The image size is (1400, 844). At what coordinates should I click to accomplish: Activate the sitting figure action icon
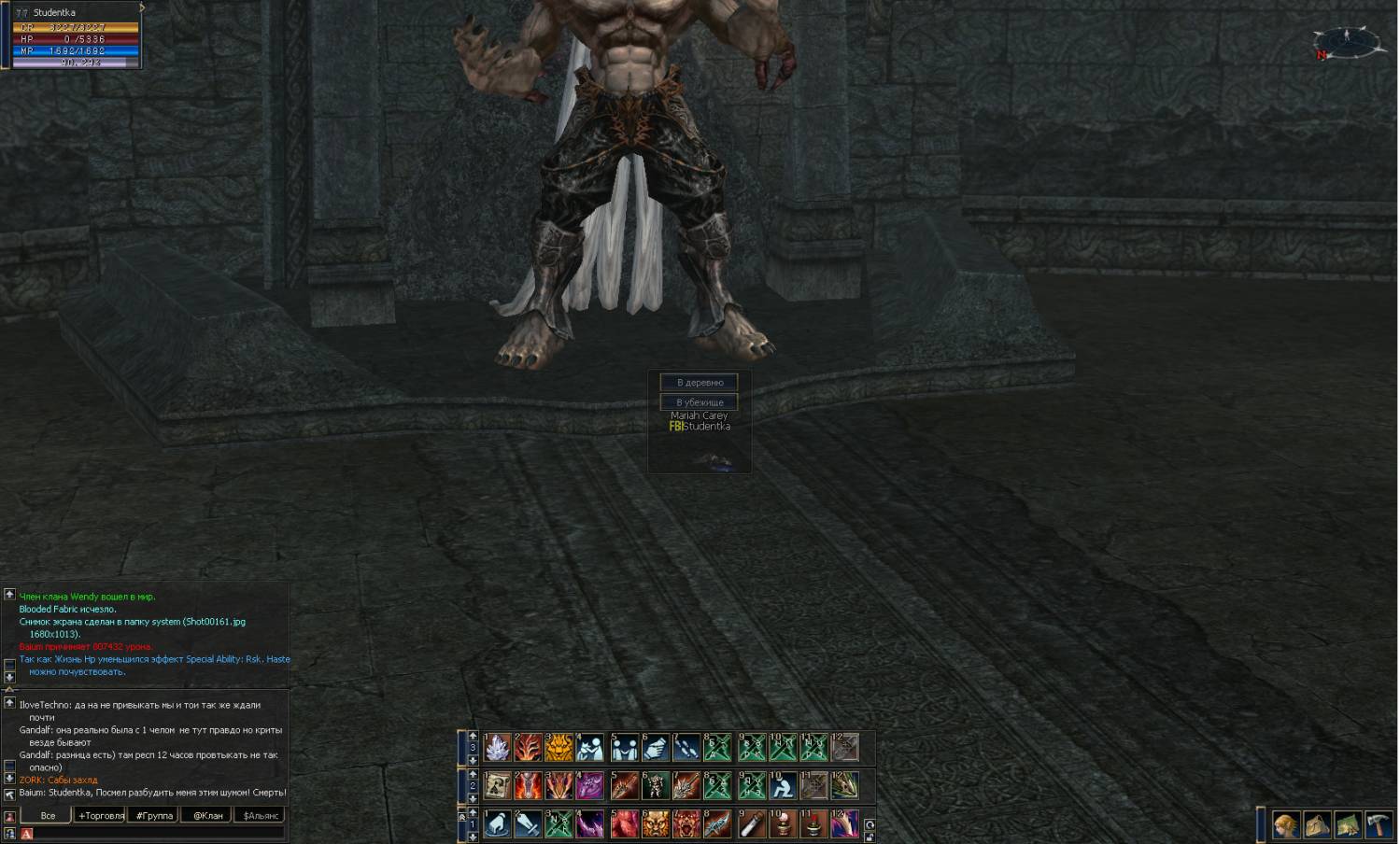(x=782, y=786)
